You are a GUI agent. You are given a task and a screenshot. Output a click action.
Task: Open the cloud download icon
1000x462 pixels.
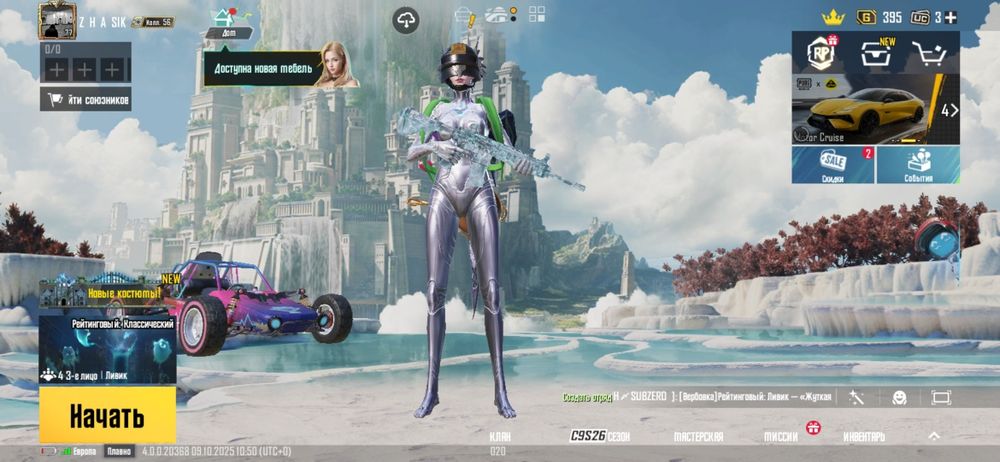tap(405, 19)
